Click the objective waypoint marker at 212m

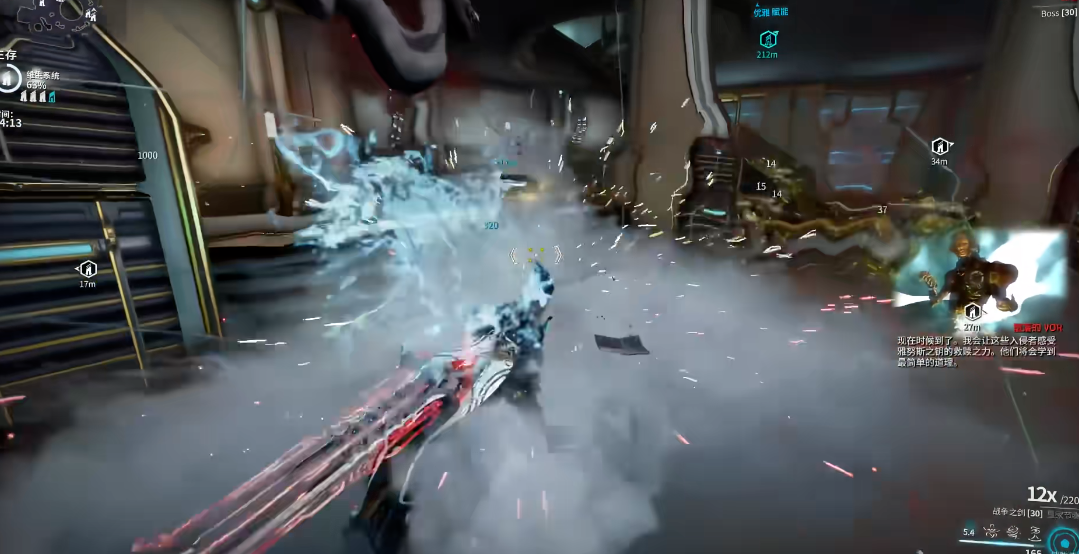767,39
